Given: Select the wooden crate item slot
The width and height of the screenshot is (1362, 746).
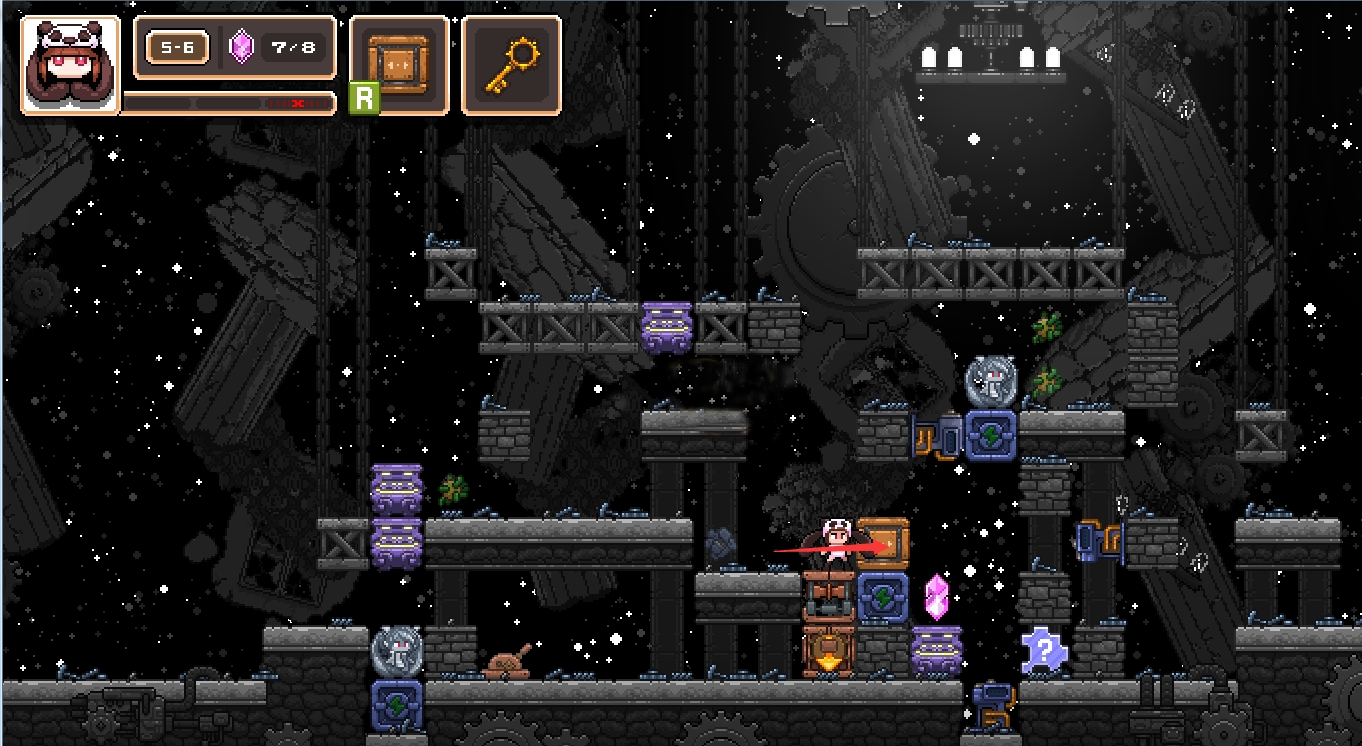Looking at the screenshot, I should click(399, 65).
